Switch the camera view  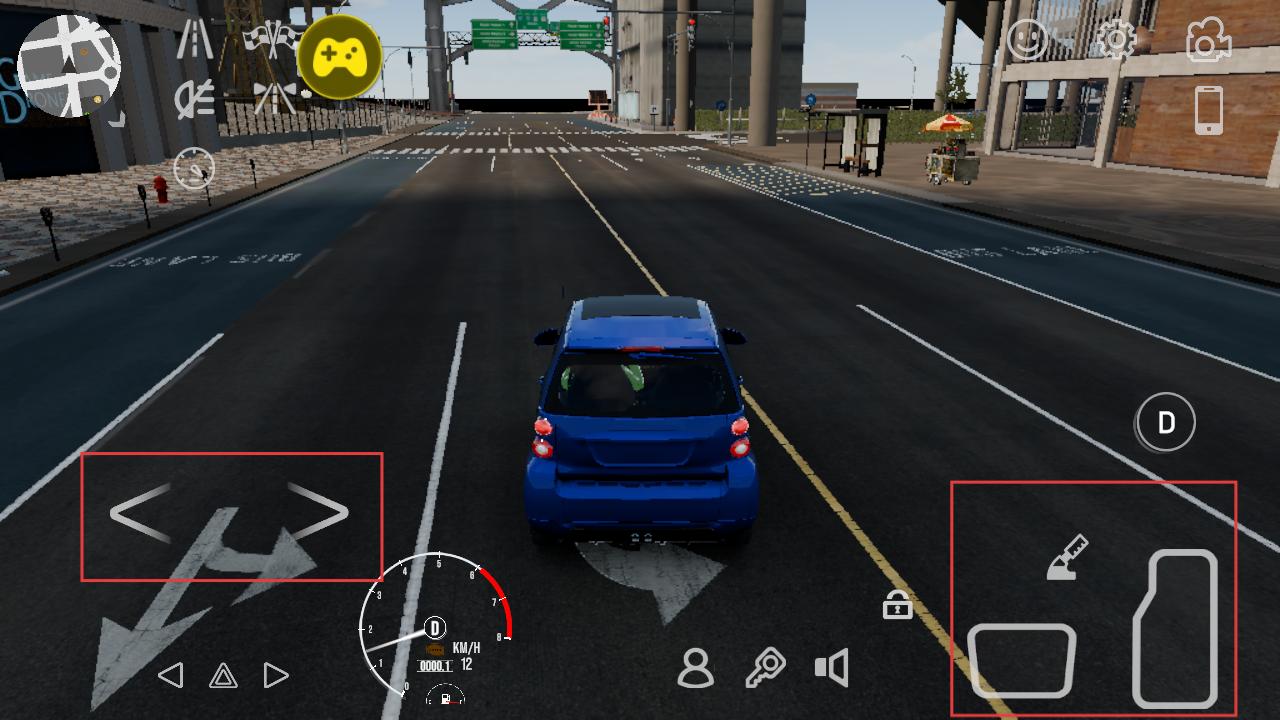click(x=1208, y=40)
